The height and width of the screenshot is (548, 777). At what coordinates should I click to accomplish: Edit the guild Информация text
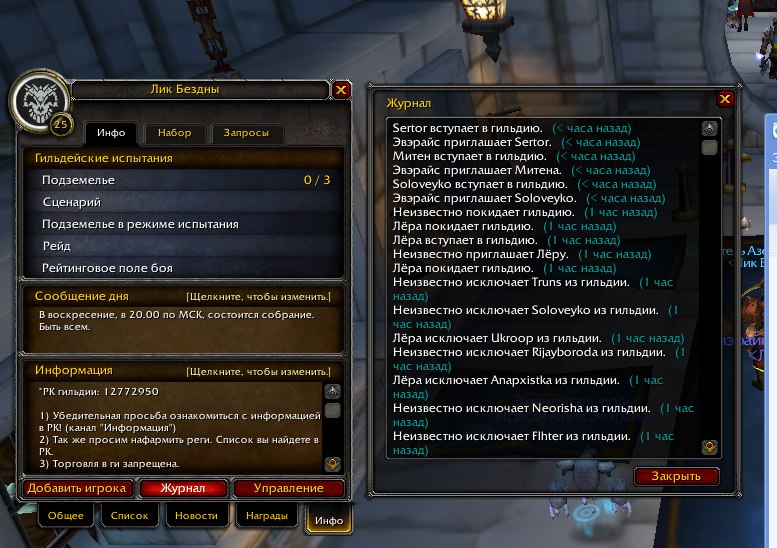pos(258,372)
